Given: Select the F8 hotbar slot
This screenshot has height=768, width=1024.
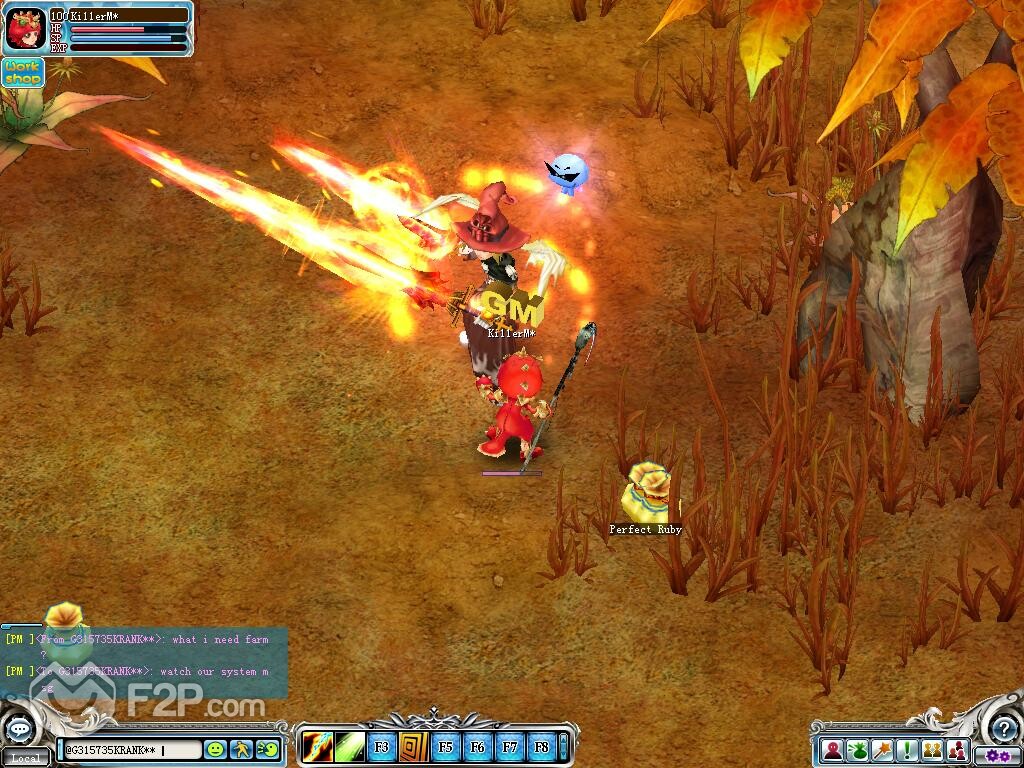Looking at the screenshot, I should point(541,746).
